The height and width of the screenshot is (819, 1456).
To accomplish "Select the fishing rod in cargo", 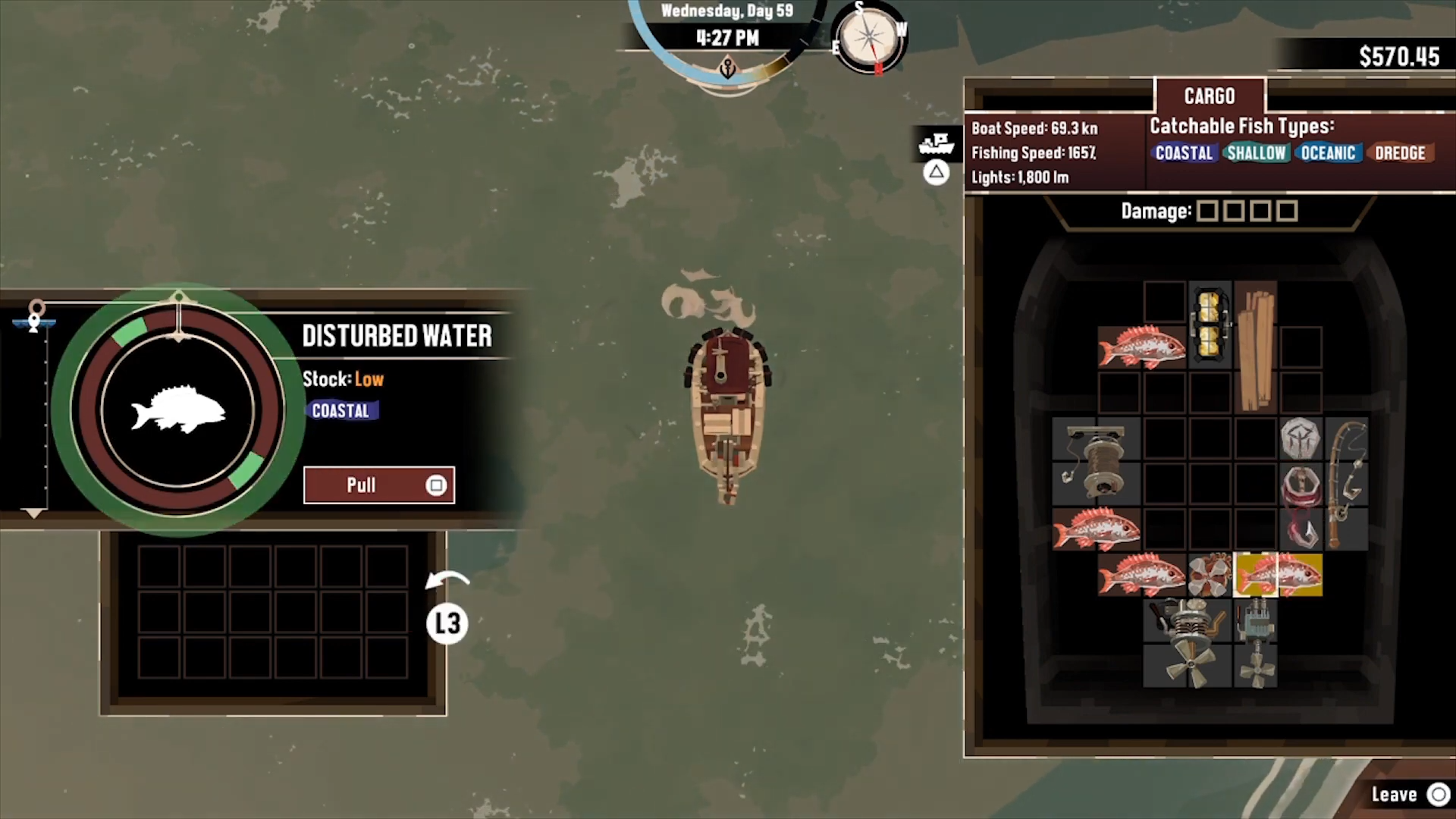I will (1346, 484).
